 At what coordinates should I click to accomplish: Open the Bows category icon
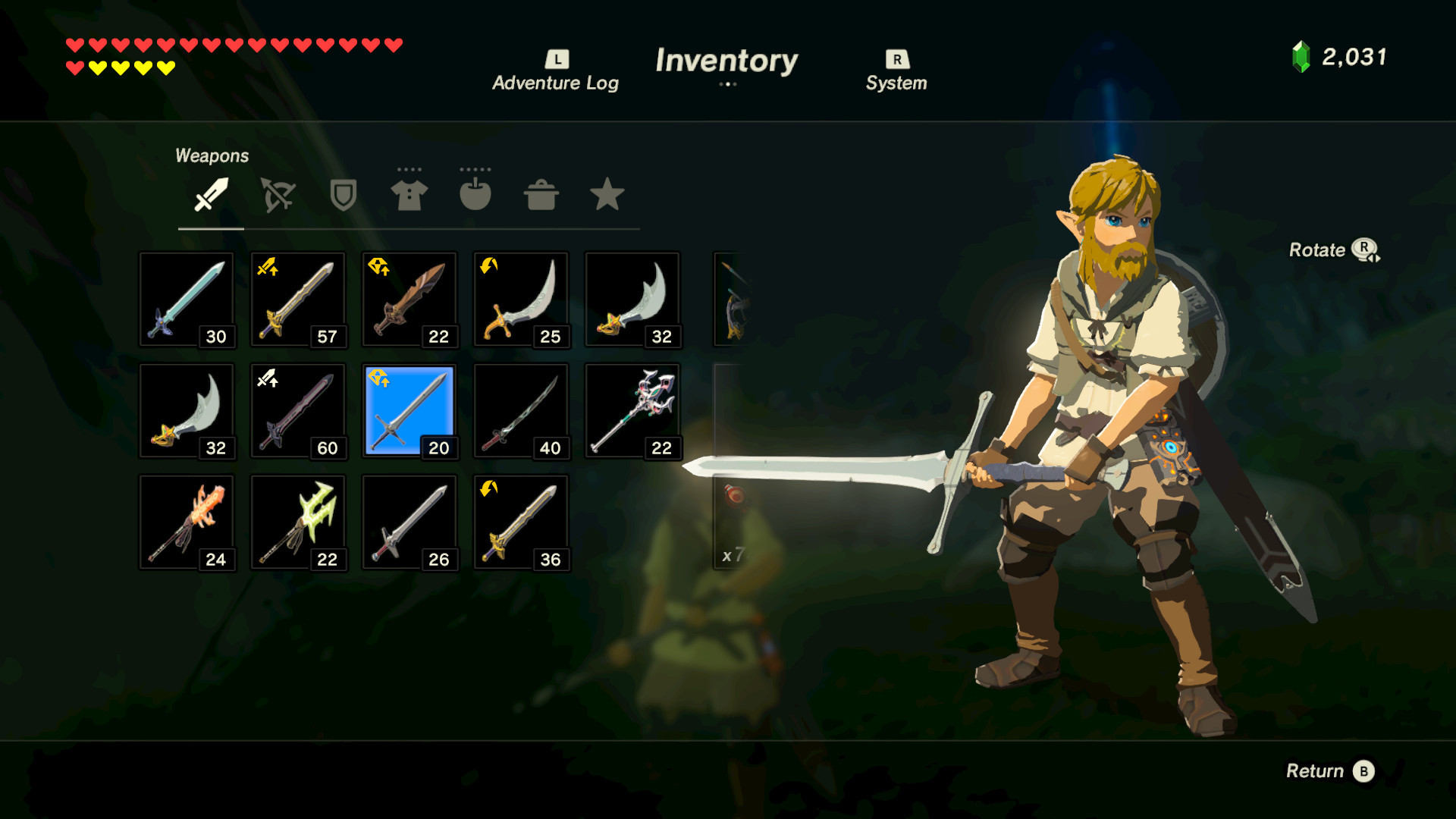276,195
